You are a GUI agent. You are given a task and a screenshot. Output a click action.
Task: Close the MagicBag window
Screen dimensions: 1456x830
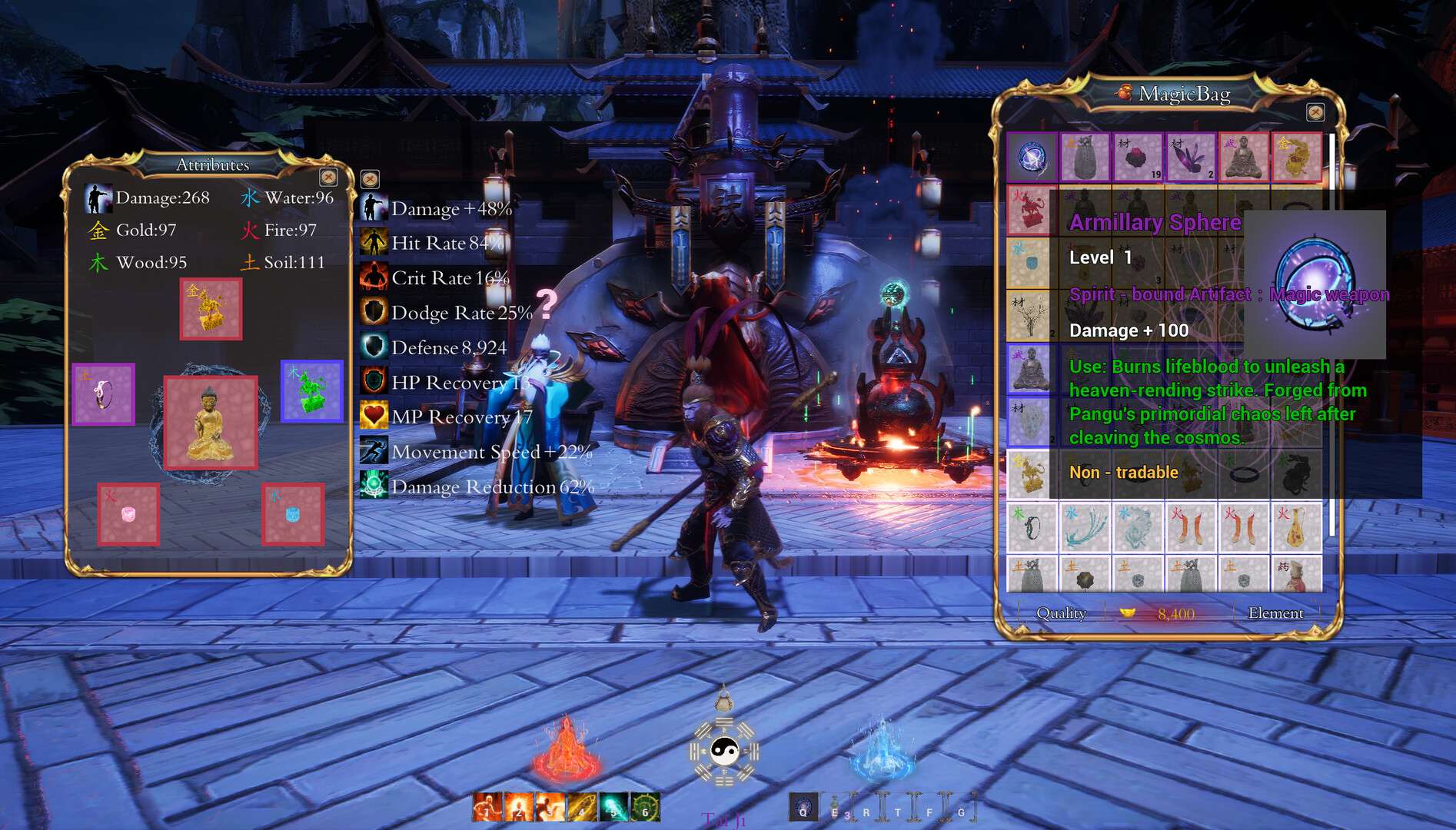click(1315, 113)
